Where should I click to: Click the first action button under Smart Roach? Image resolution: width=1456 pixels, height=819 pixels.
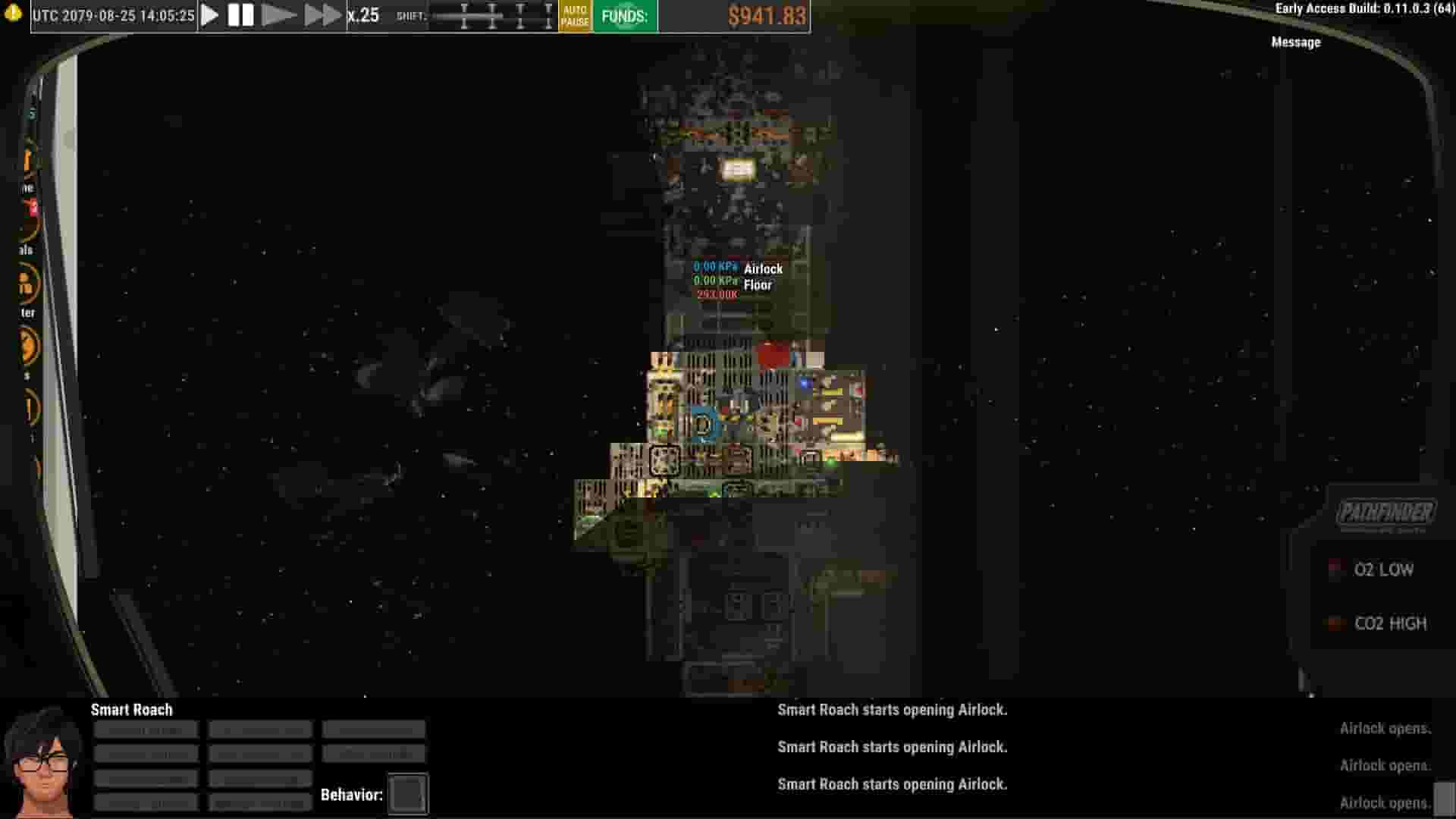[146, 729]
